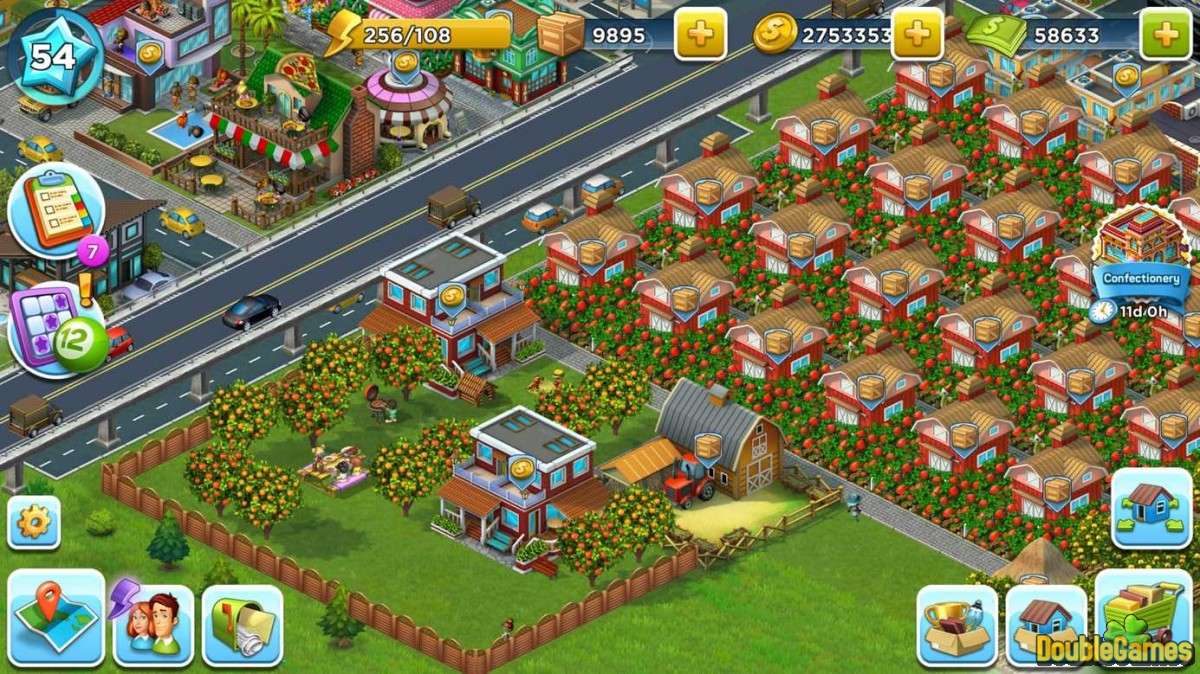Screen dimensions: 1200x674
Task: Open the level 54 star badge
Action: pyautogui.click(x=53, y=54)
